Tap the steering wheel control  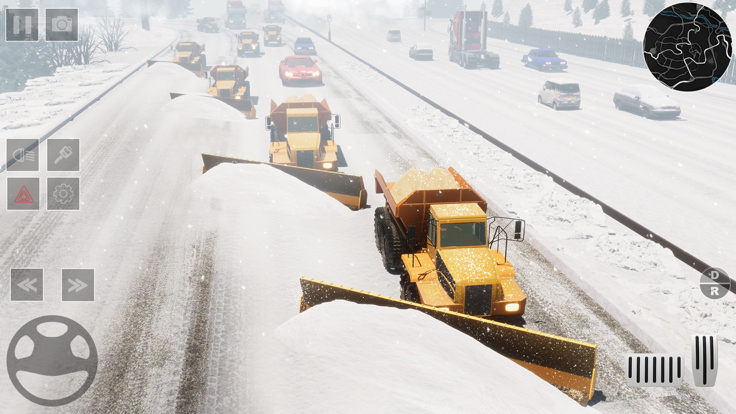pyautogui.click(x=52, y=360)
